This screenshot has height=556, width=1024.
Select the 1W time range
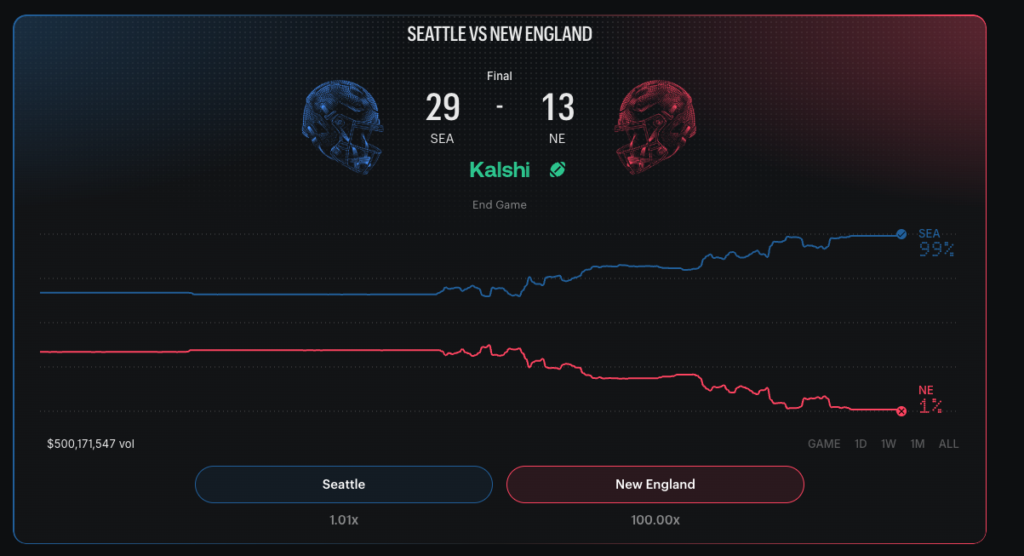(888, 443)
